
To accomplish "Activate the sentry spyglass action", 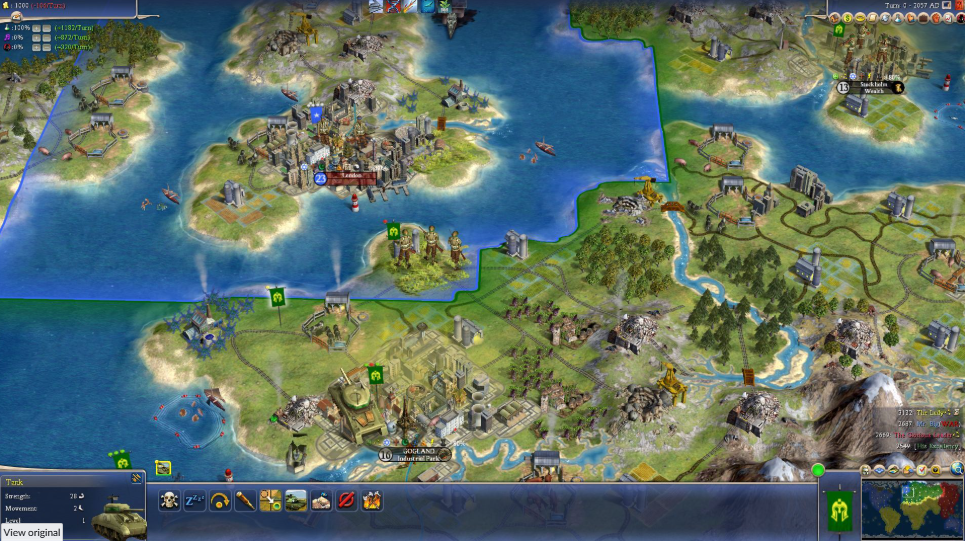I will click(x=245, y=500).
